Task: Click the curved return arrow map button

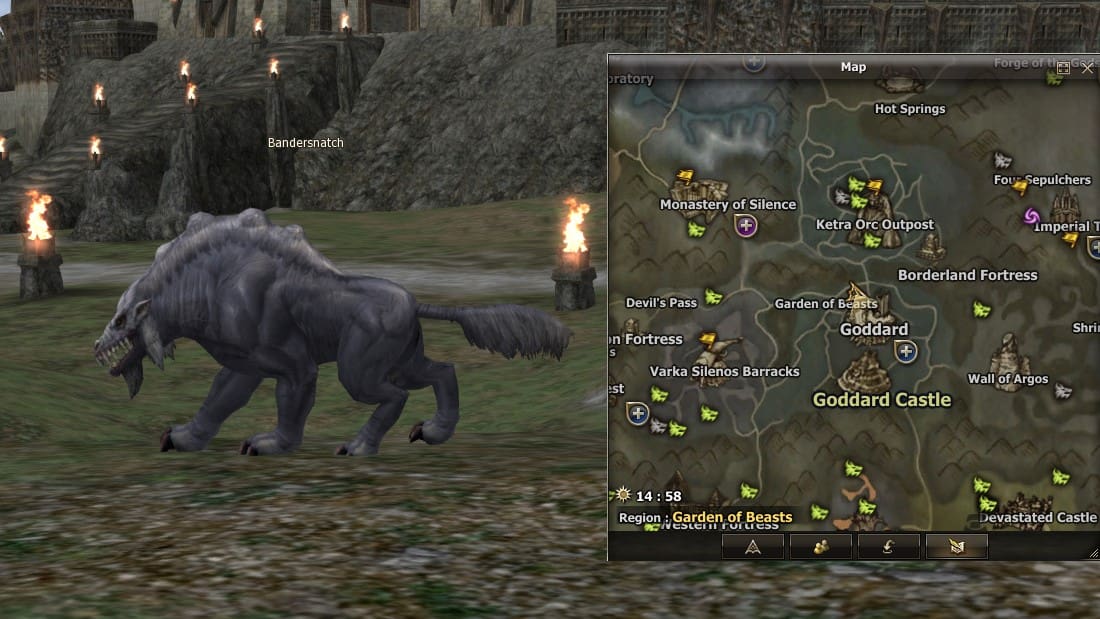Action: coord(888,546)
